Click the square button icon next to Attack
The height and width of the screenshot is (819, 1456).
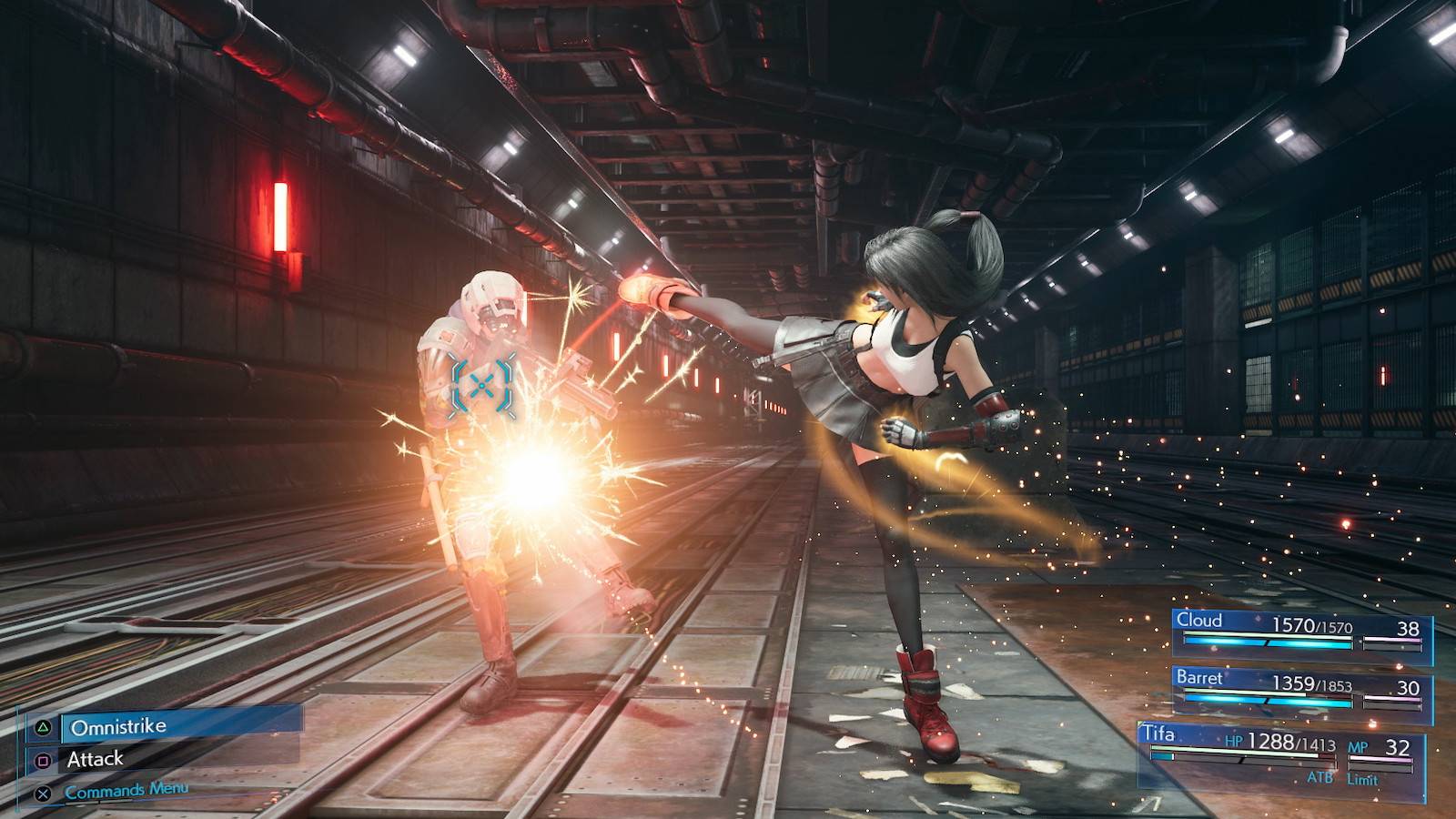tap(44, 761)
